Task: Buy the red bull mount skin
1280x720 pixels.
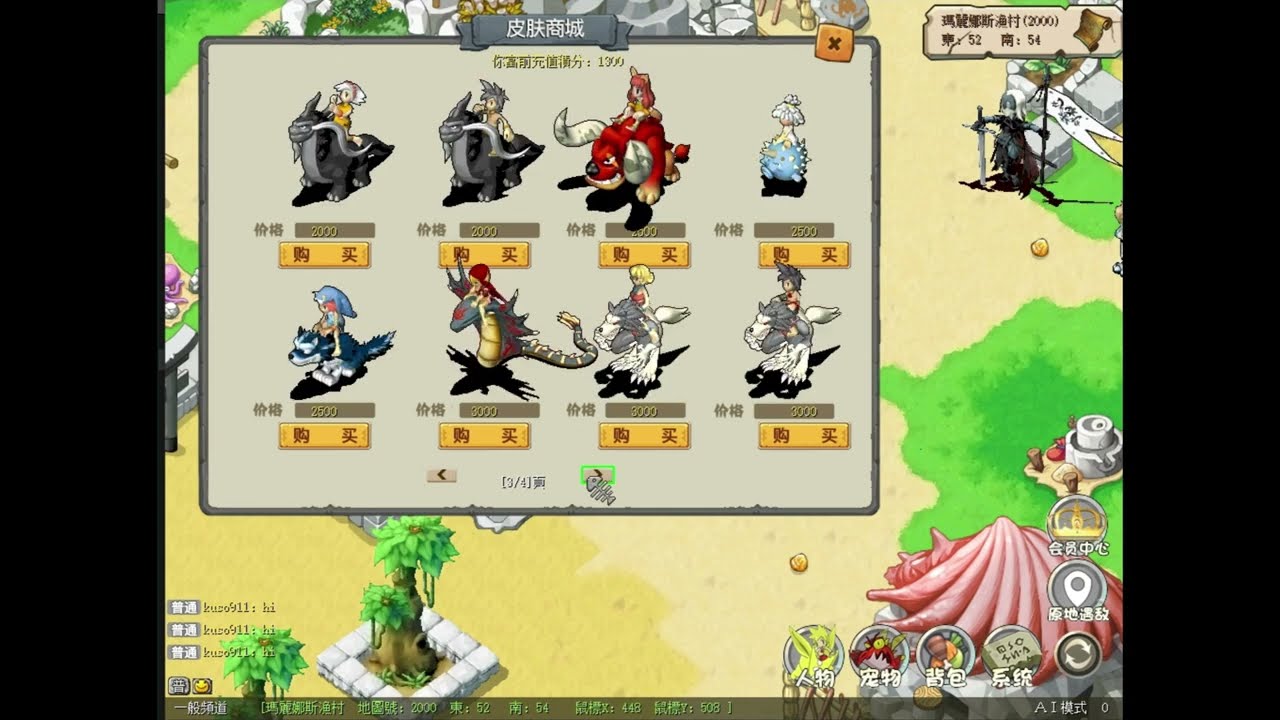Action: point(644,255)
